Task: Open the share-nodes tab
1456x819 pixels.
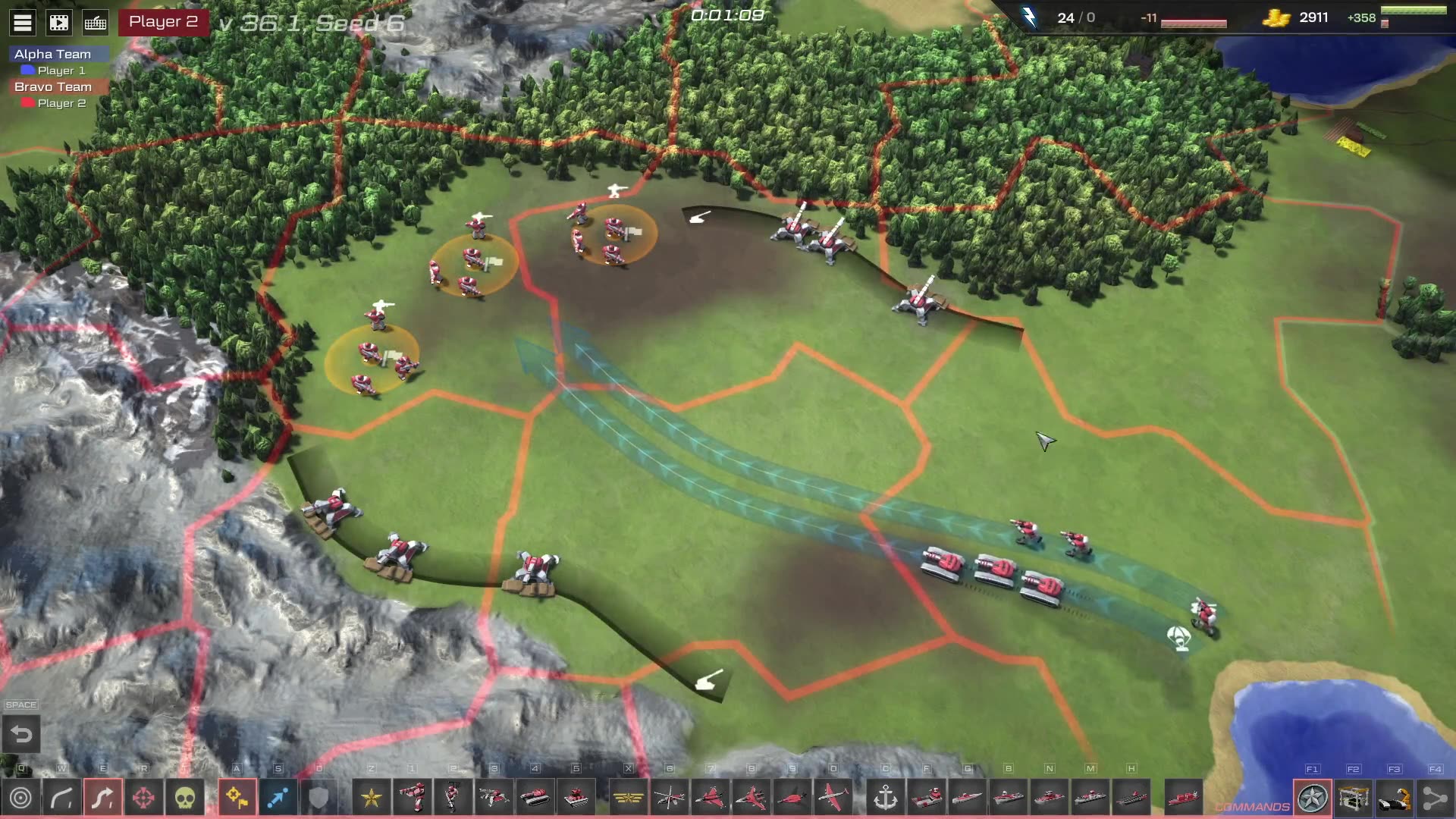Action: point(1435,798)
